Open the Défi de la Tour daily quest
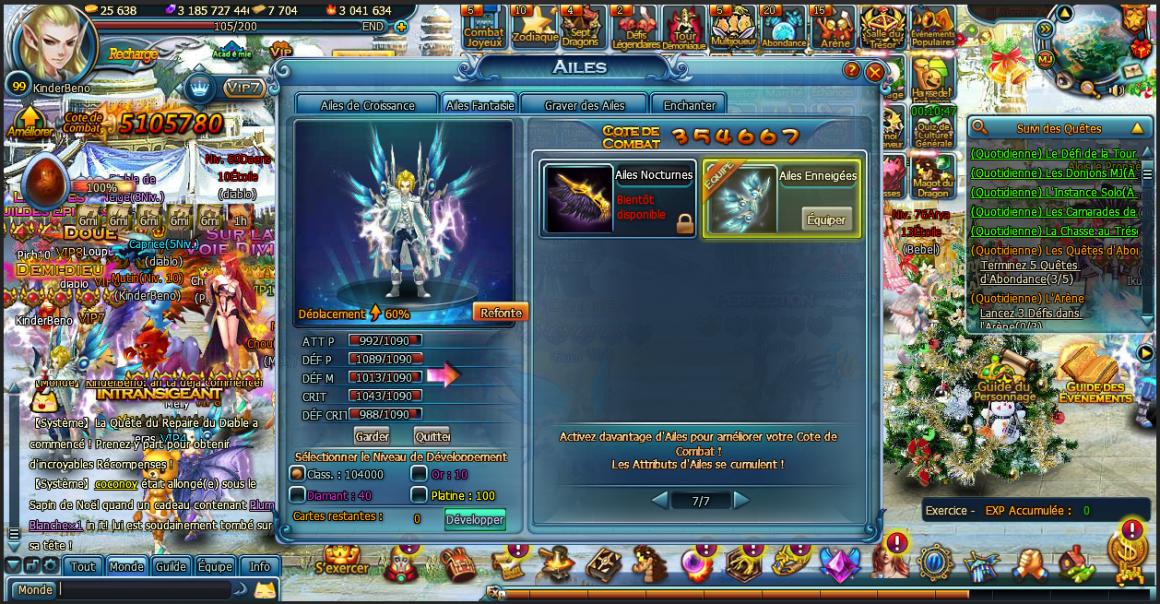 1052,154
